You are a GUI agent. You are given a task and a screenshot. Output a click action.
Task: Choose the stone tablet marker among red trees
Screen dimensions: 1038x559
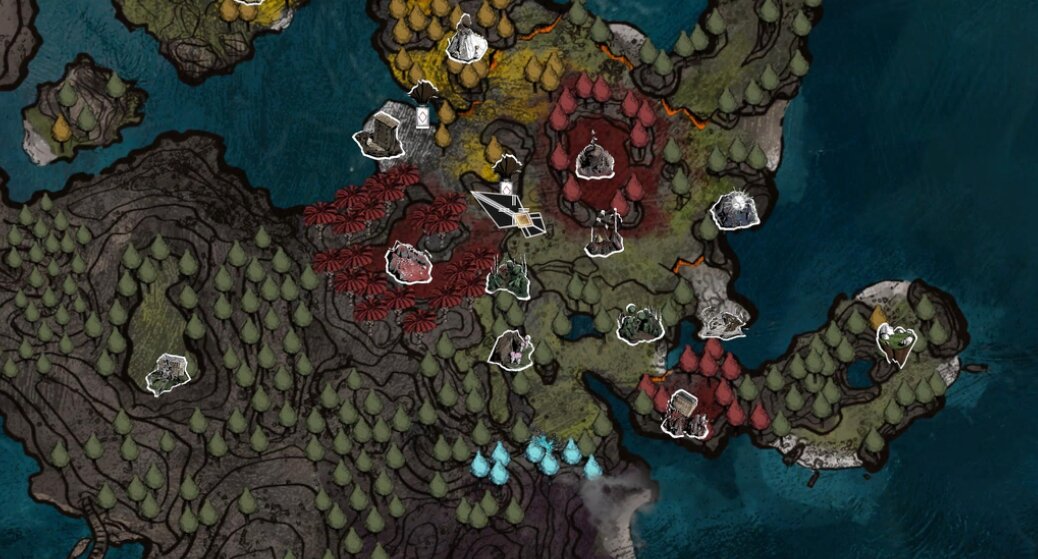coord(684,414)
